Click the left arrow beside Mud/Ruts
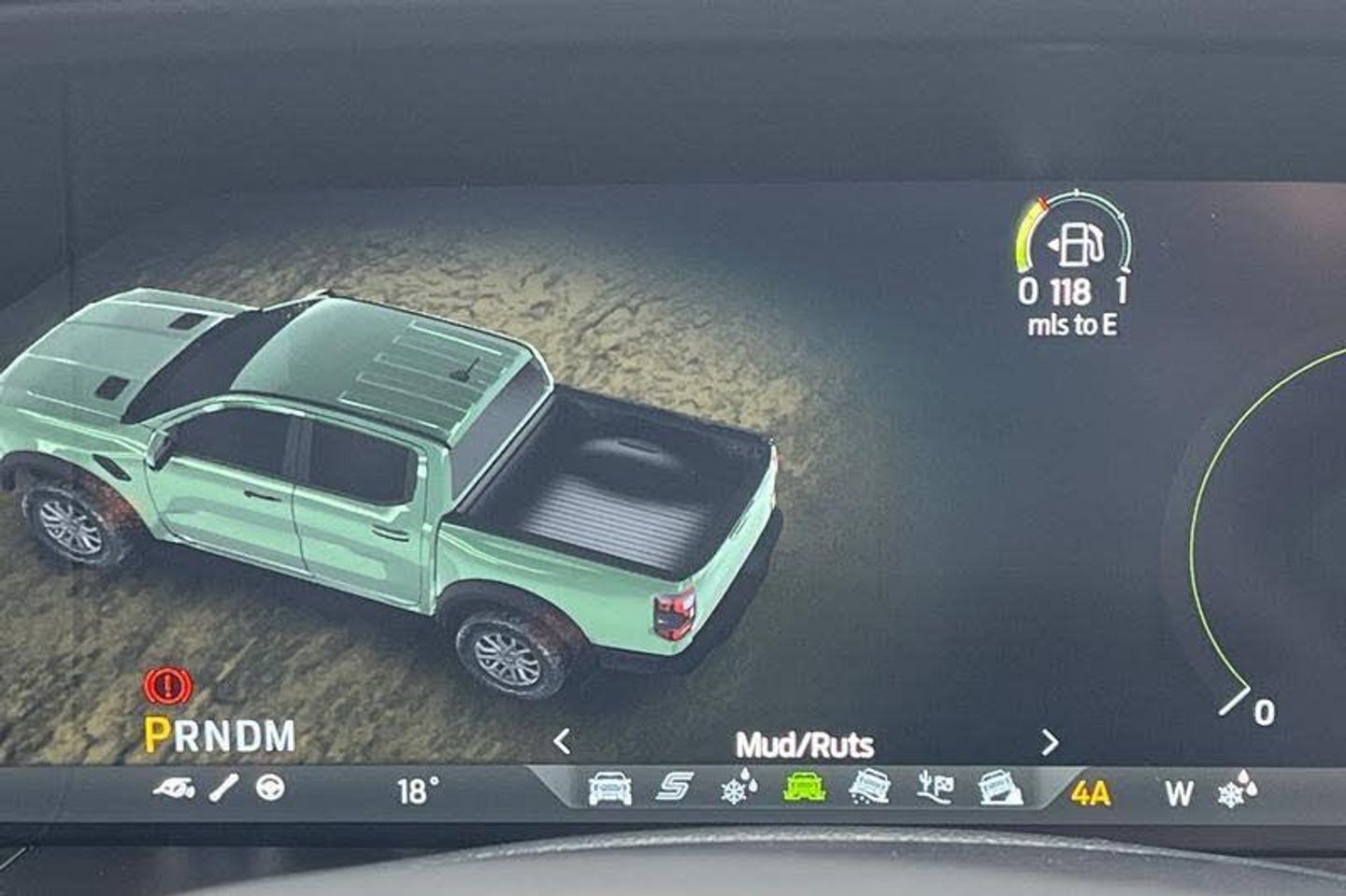 (562, 742)
